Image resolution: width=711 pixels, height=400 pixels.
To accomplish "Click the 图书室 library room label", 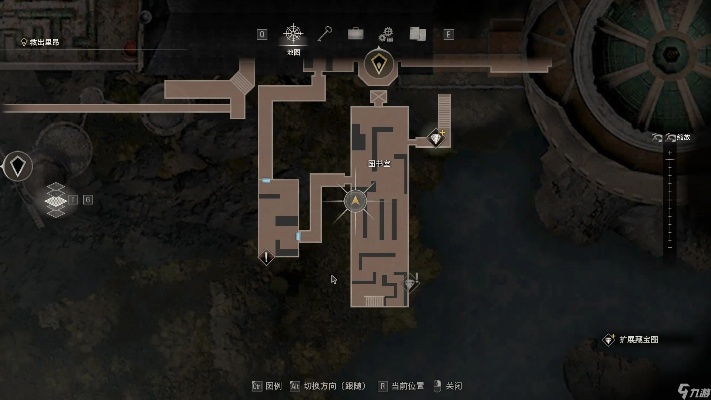I will 379,163.
